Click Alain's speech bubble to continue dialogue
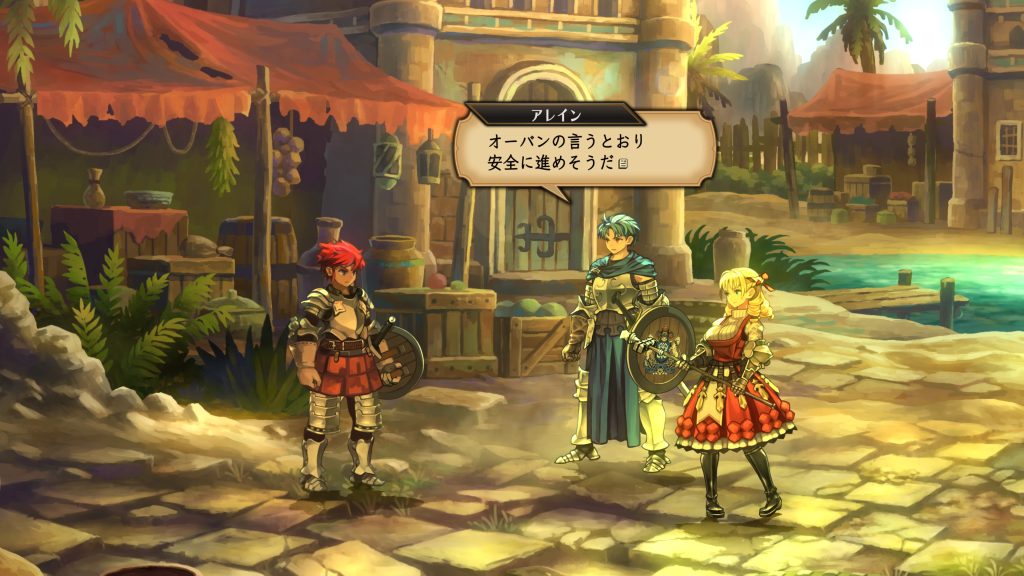This screenshot has width=1024, height=576. (x=584, y=151)
